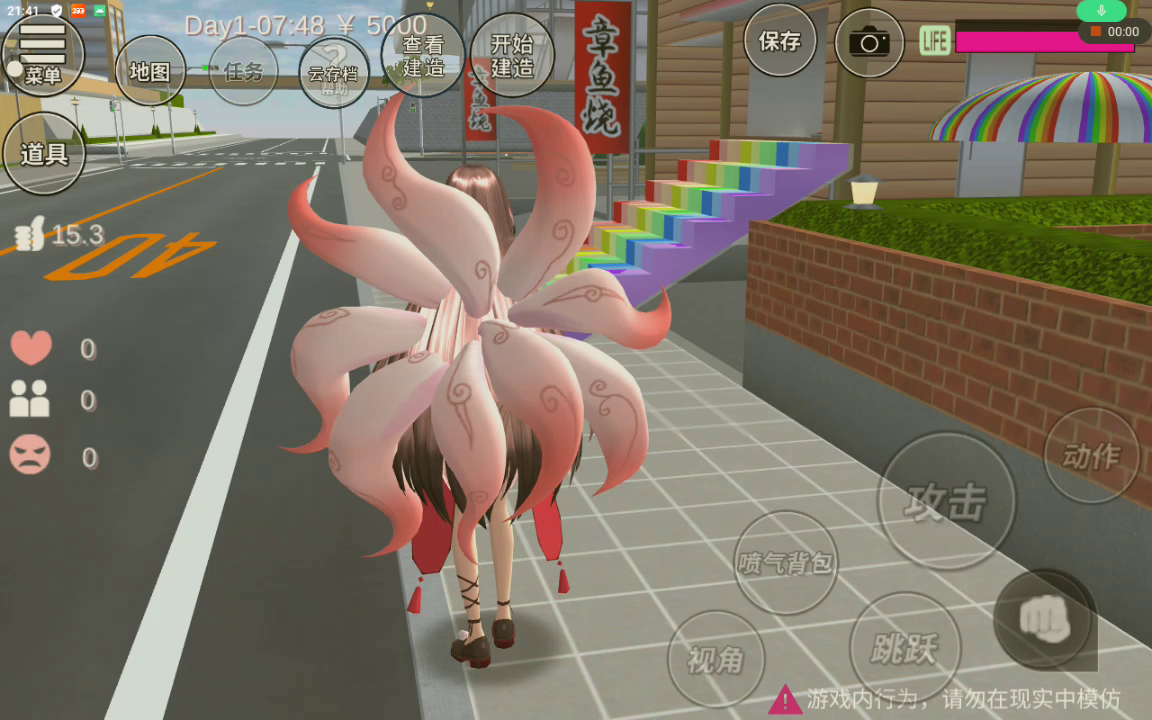1152x720 pixels.
Task: Show the 任务 quest list
Action: point(243,71)
